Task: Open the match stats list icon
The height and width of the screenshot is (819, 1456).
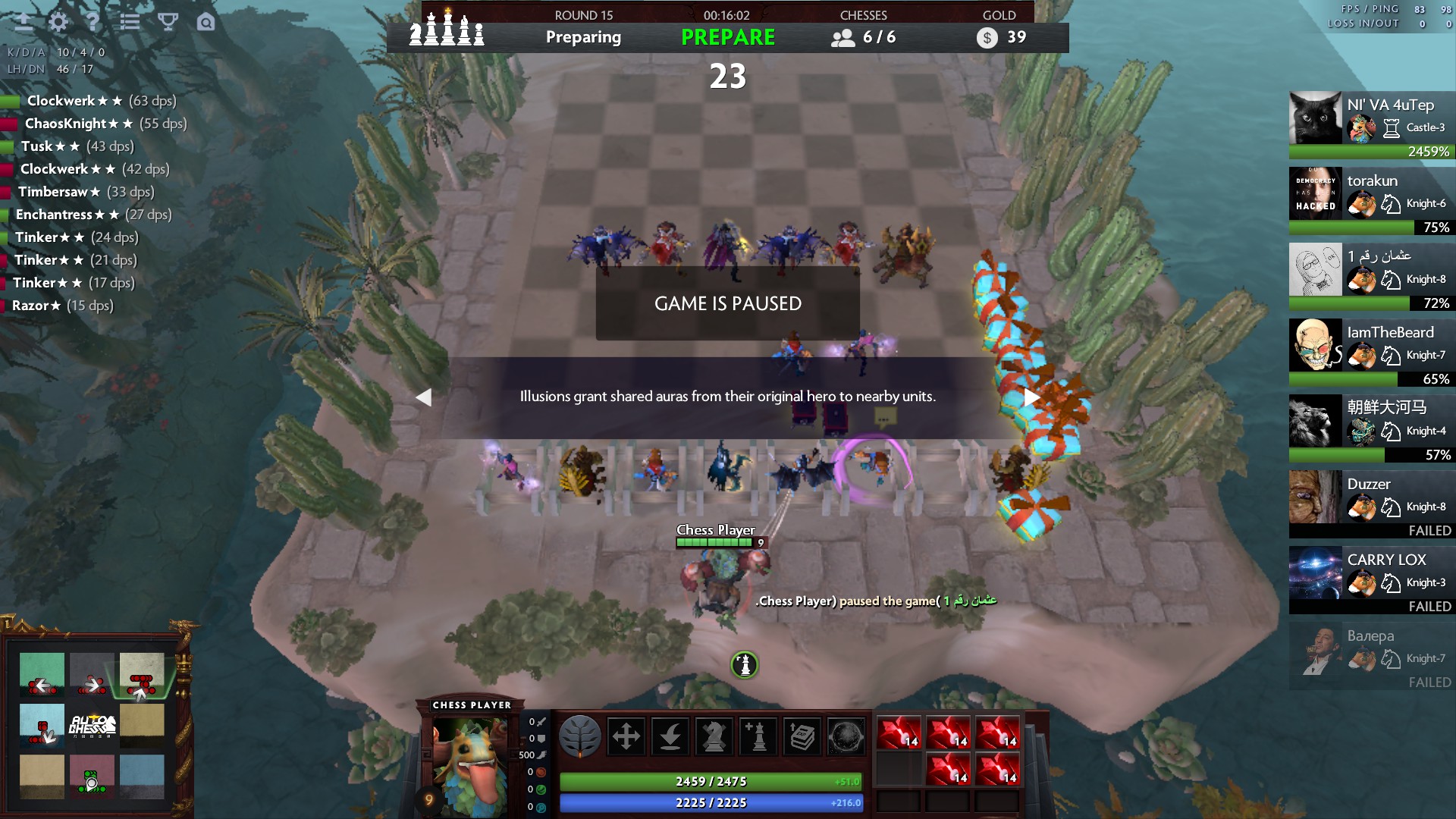Action: [130, 22]
